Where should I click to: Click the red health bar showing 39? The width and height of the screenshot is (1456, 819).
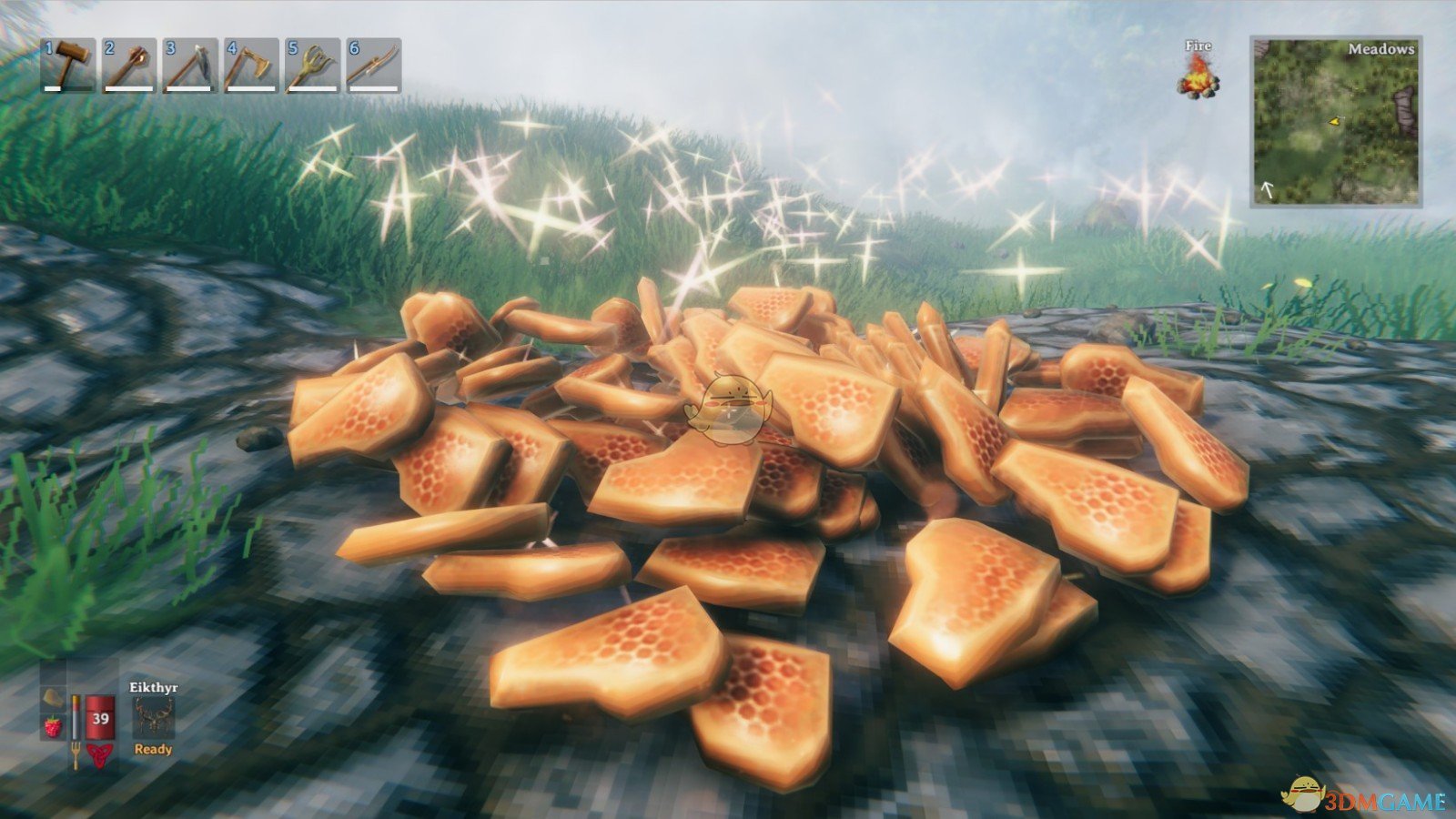click(x=99, y=717)
